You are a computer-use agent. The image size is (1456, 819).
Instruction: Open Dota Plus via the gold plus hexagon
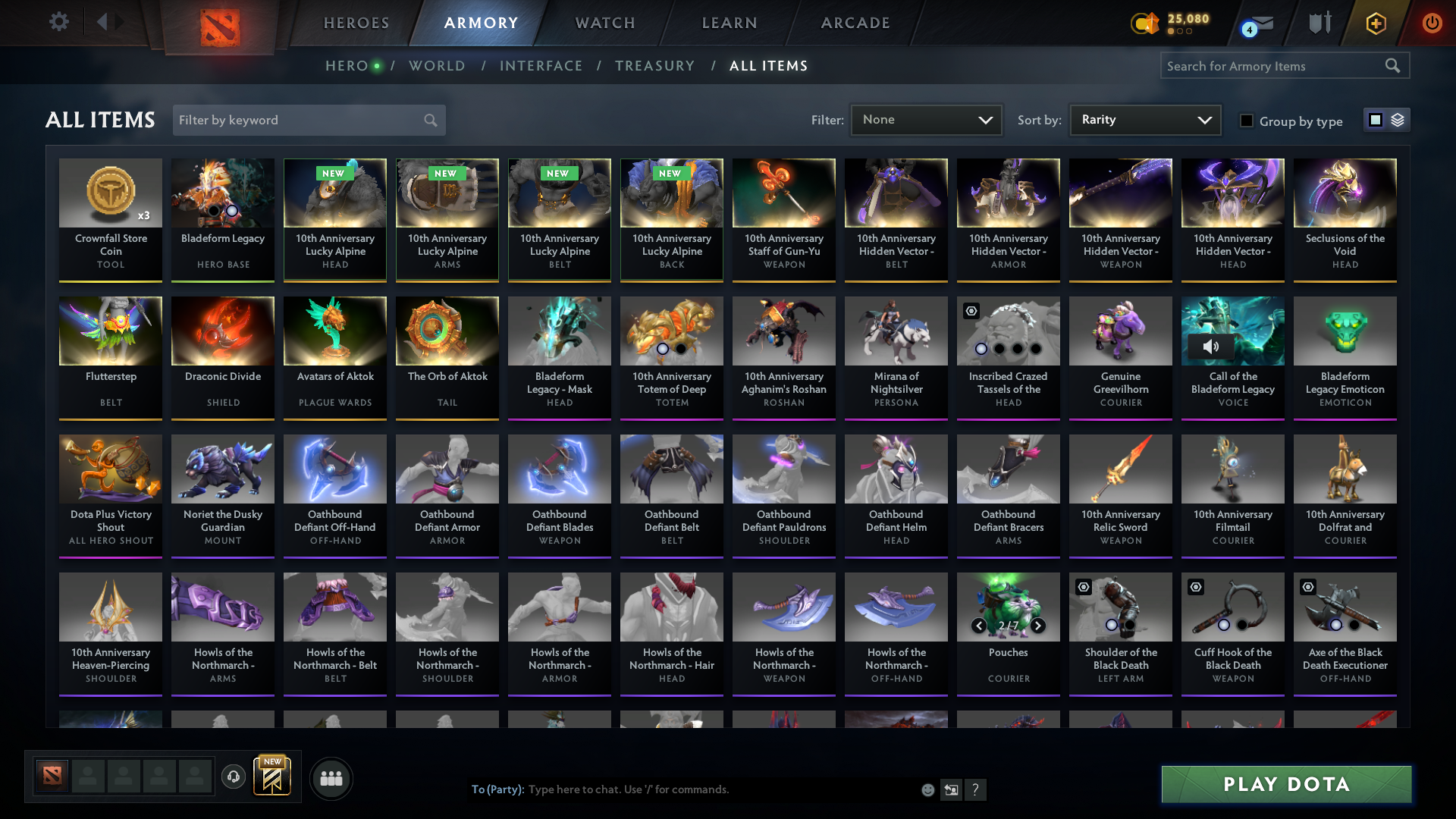(1375, 24)
